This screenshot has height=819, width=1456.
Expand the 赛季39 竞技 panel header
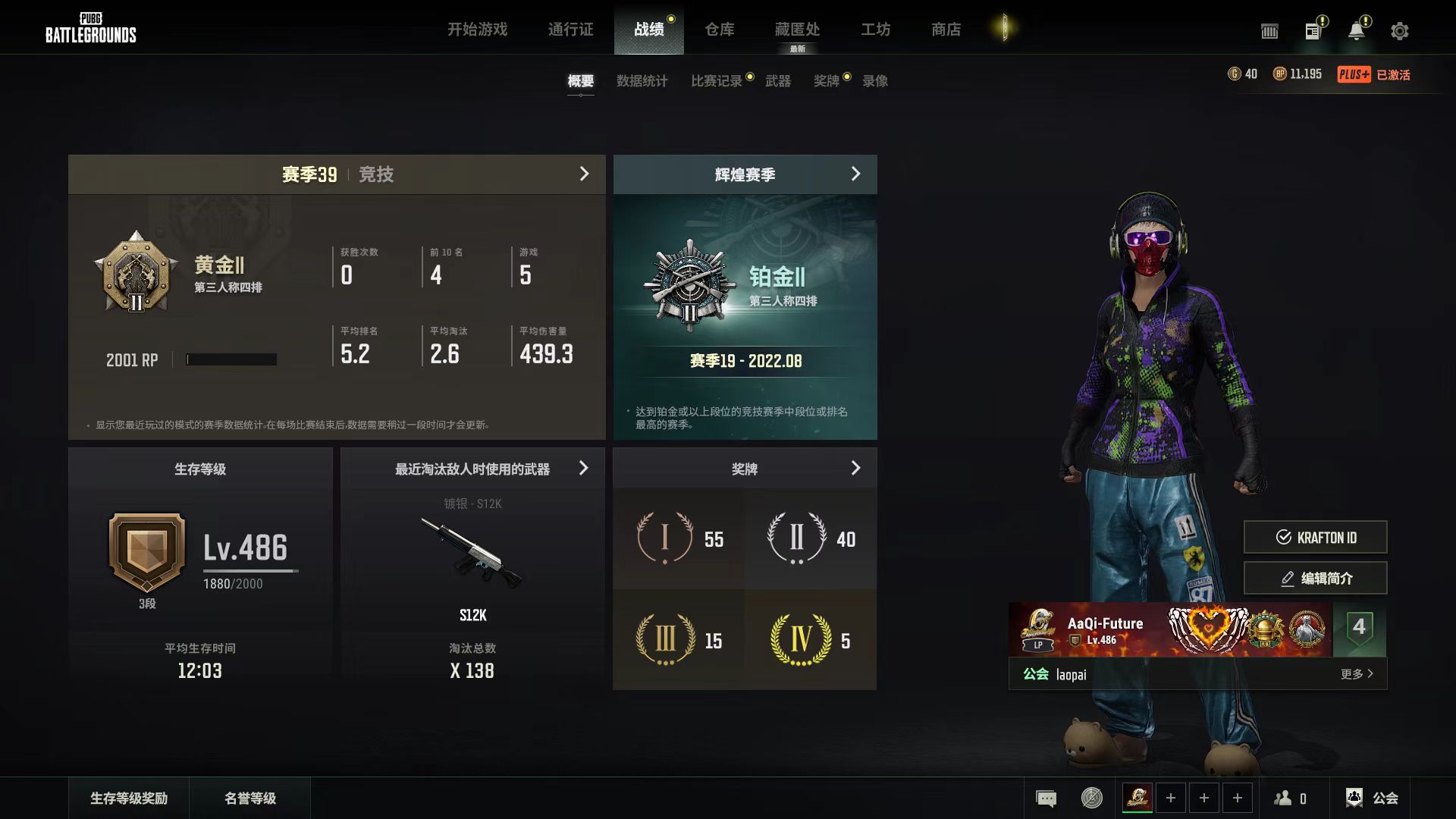click(x=337, y=174)
